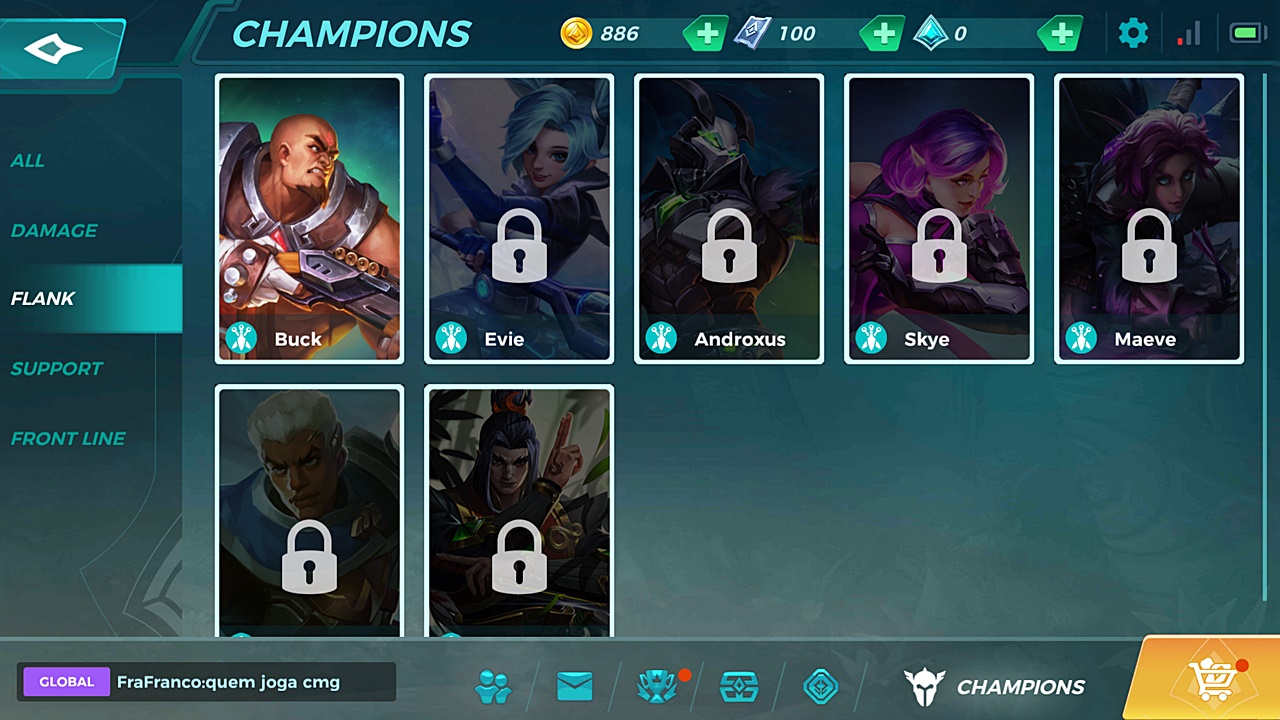The image size is (1280, 720).
Task: Add tickets using the plus button beside 100
Action: click(883, 34)
